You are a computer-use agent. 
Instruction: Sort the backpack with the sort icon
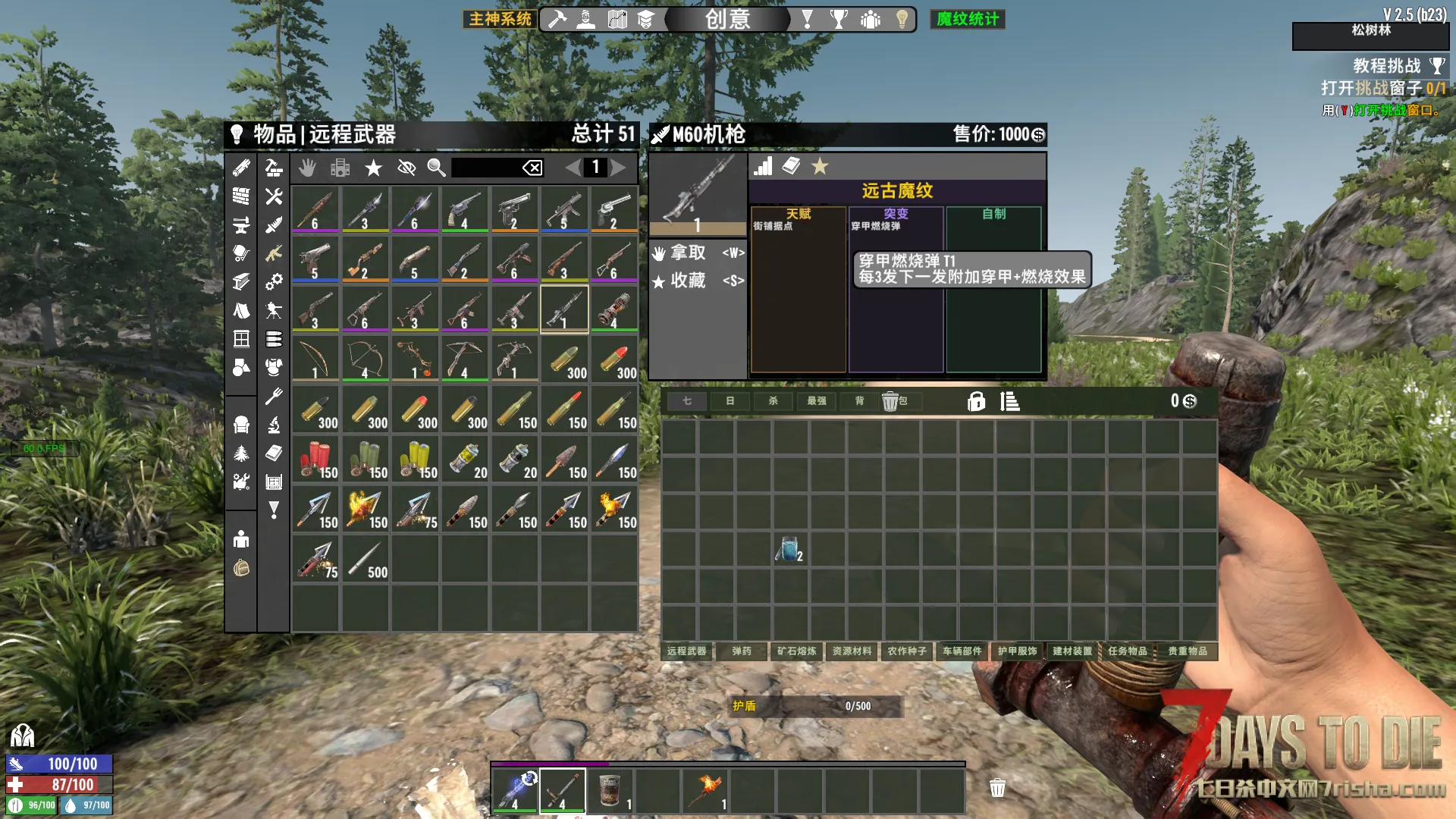tap(1010, 401)
